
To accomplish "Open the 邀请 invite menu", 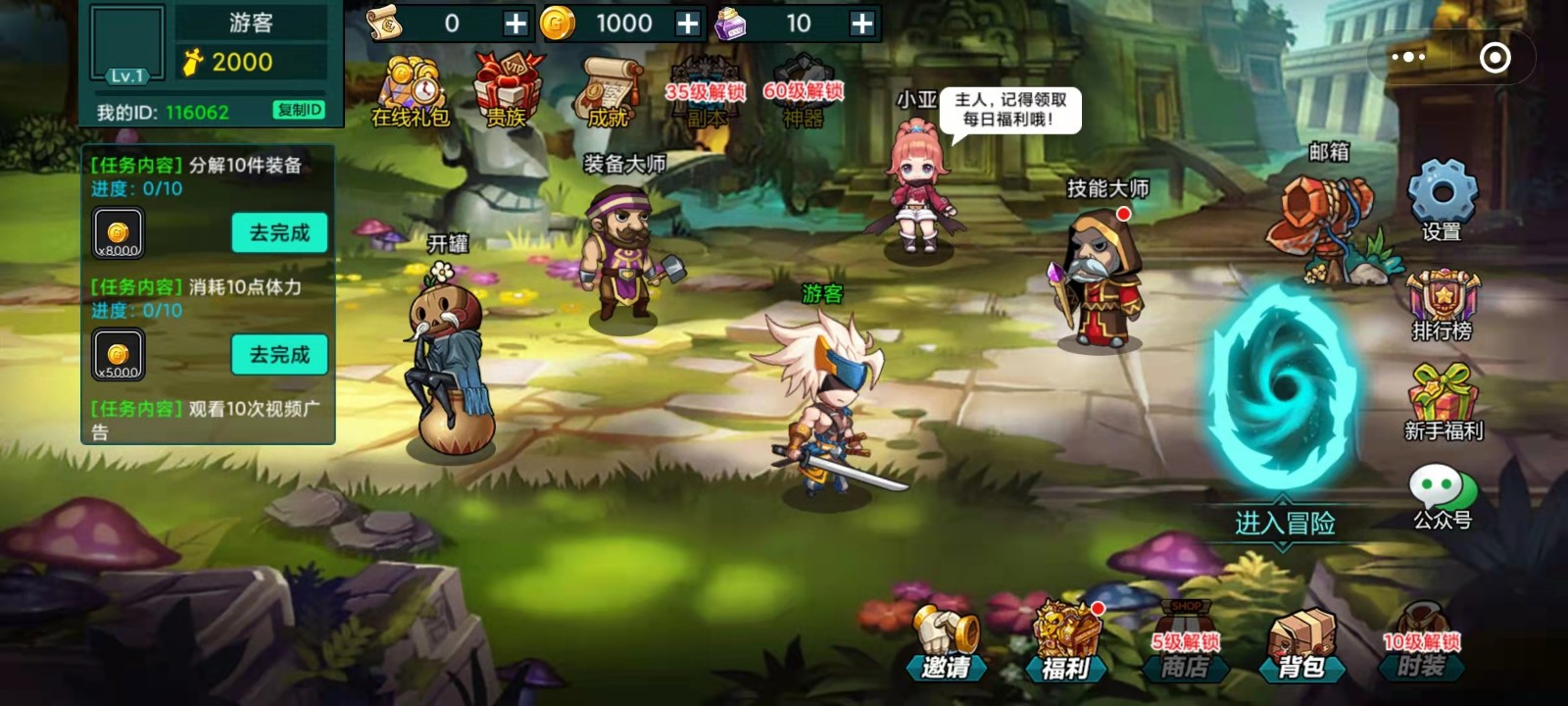I will point(946,644).
